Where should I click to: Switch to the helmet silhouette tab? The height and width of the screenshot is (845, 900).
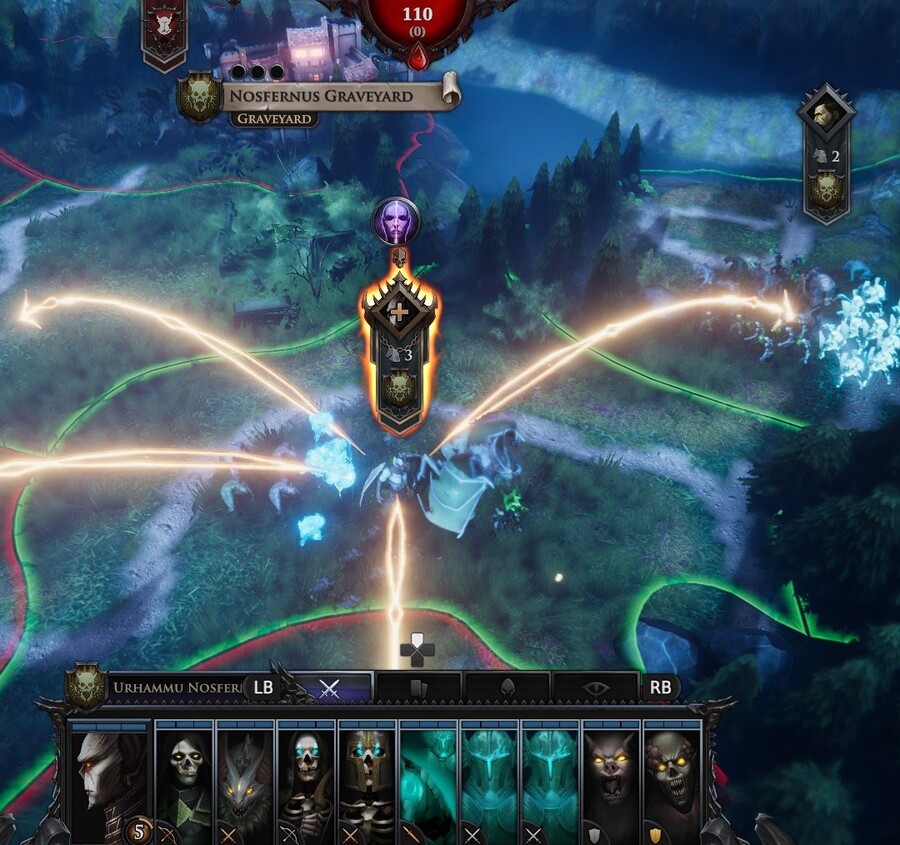(506, 687)
